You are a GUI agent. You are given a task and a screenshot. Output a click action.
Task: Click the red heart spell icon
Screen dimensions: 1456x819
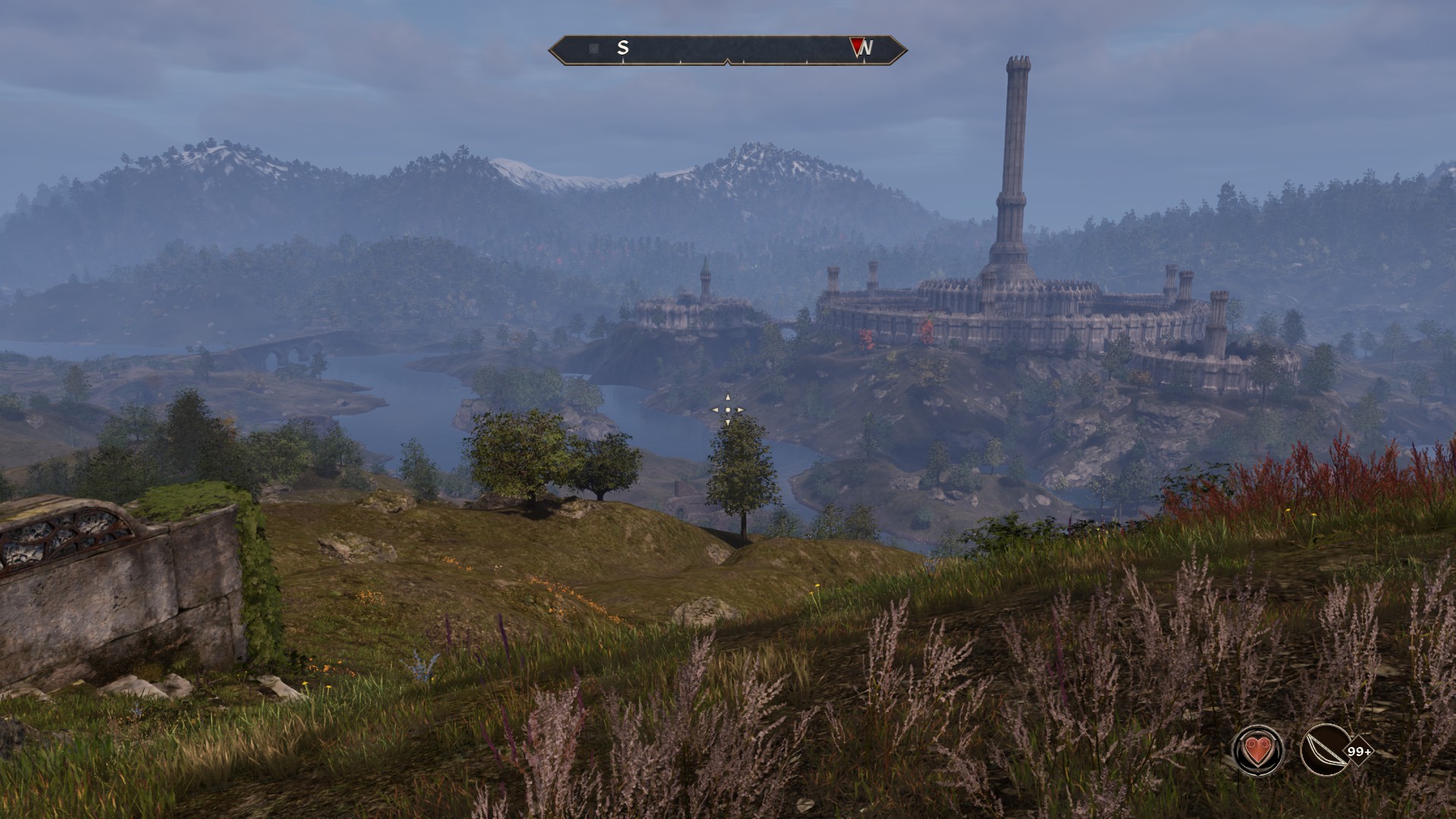[1258, 751]
